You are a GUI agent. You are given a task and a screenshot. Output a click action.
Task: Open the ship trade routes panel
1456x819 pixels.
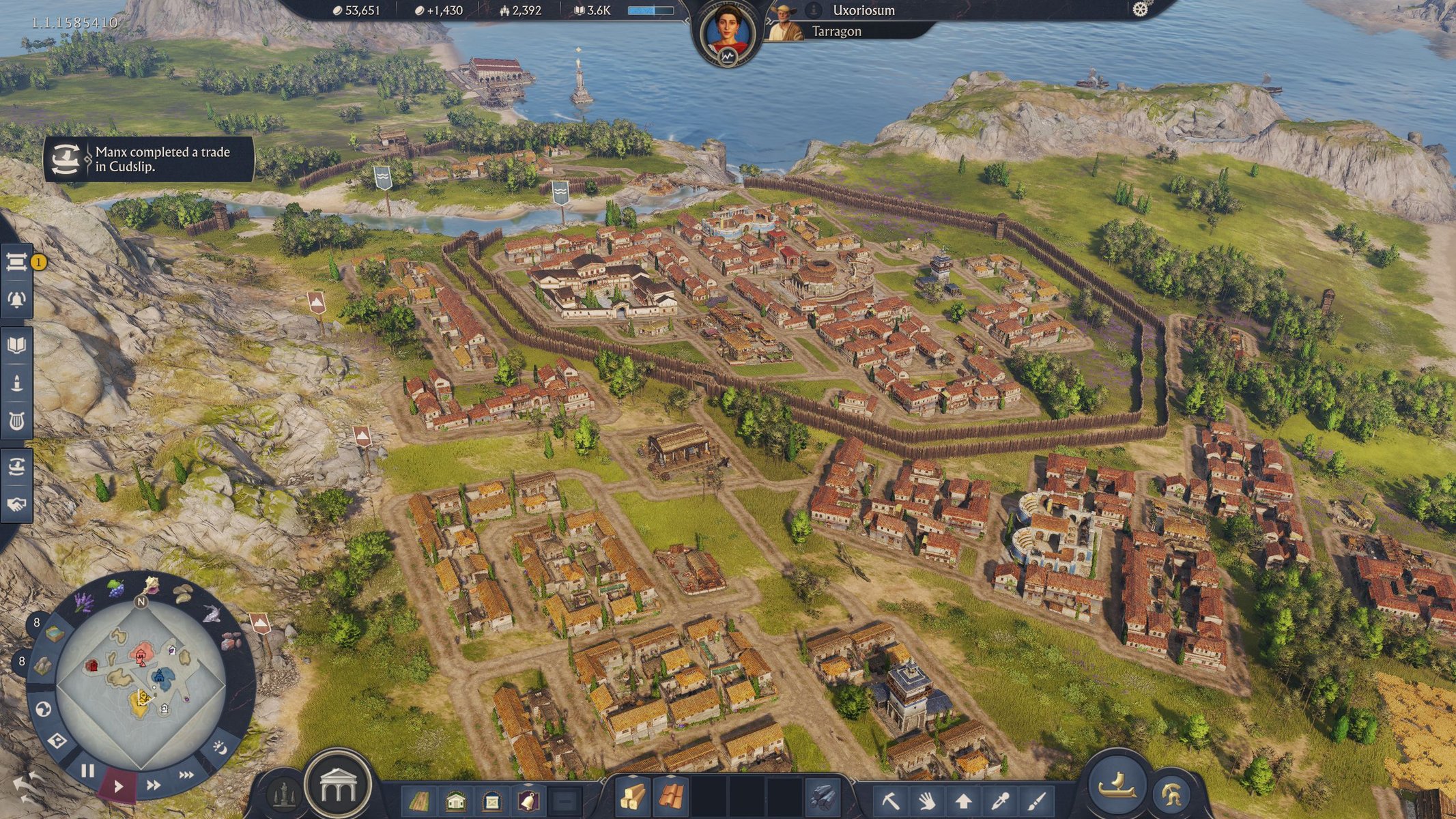pyautogui.click(x=17, y=467)
